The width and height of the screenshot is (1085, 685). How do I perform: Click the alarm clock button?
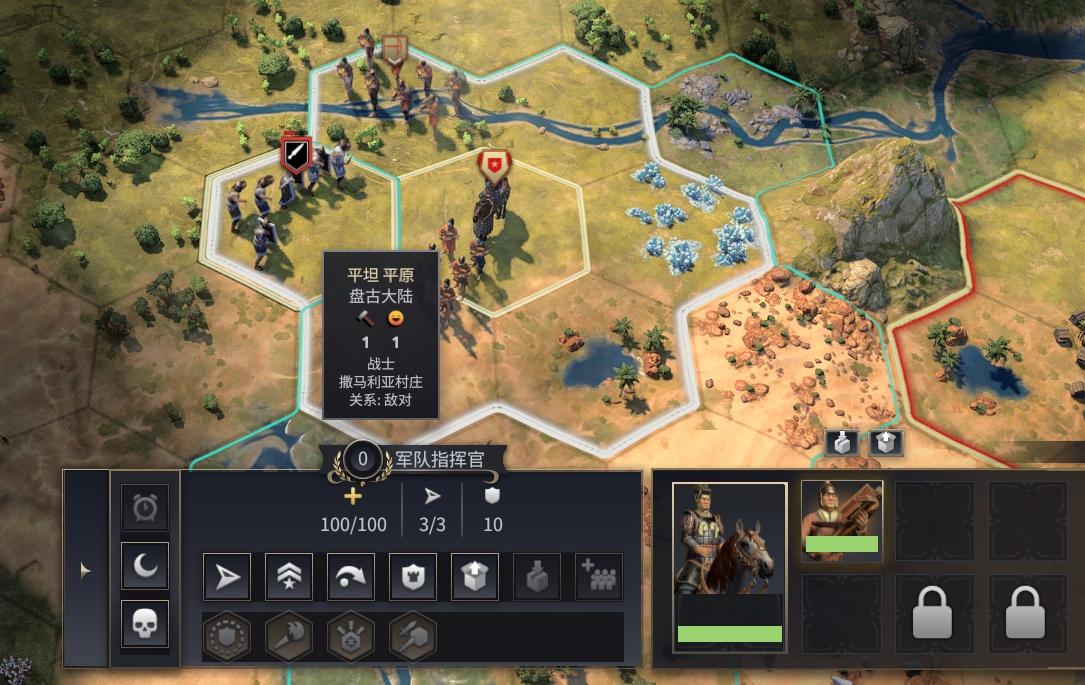click(x=145, y=508)
